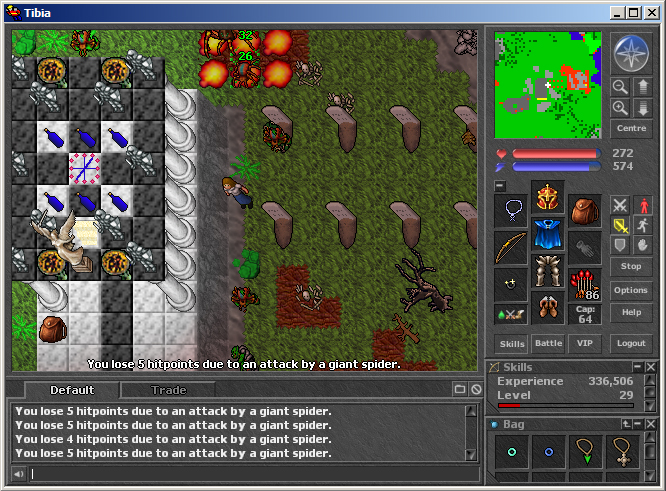Switch to the Trade chat tab
This screenshot has height=491, width=666.
168,390
